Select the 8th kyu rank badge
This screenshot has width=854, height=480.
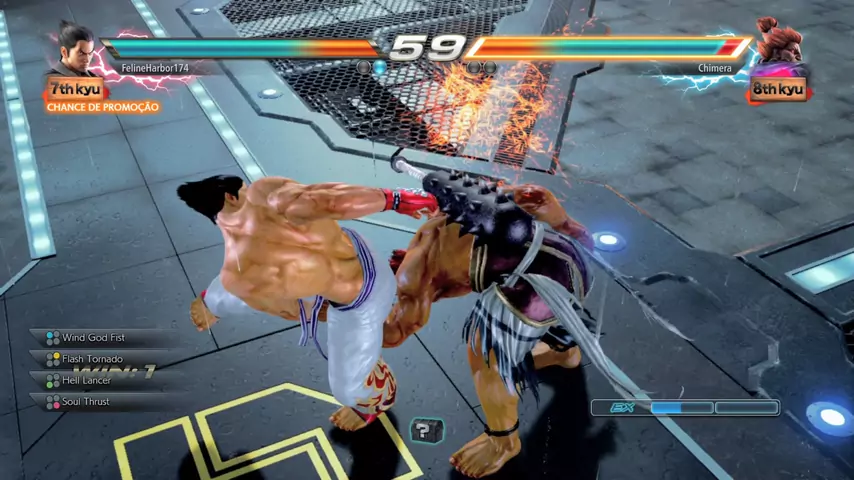tap(778, 89)
